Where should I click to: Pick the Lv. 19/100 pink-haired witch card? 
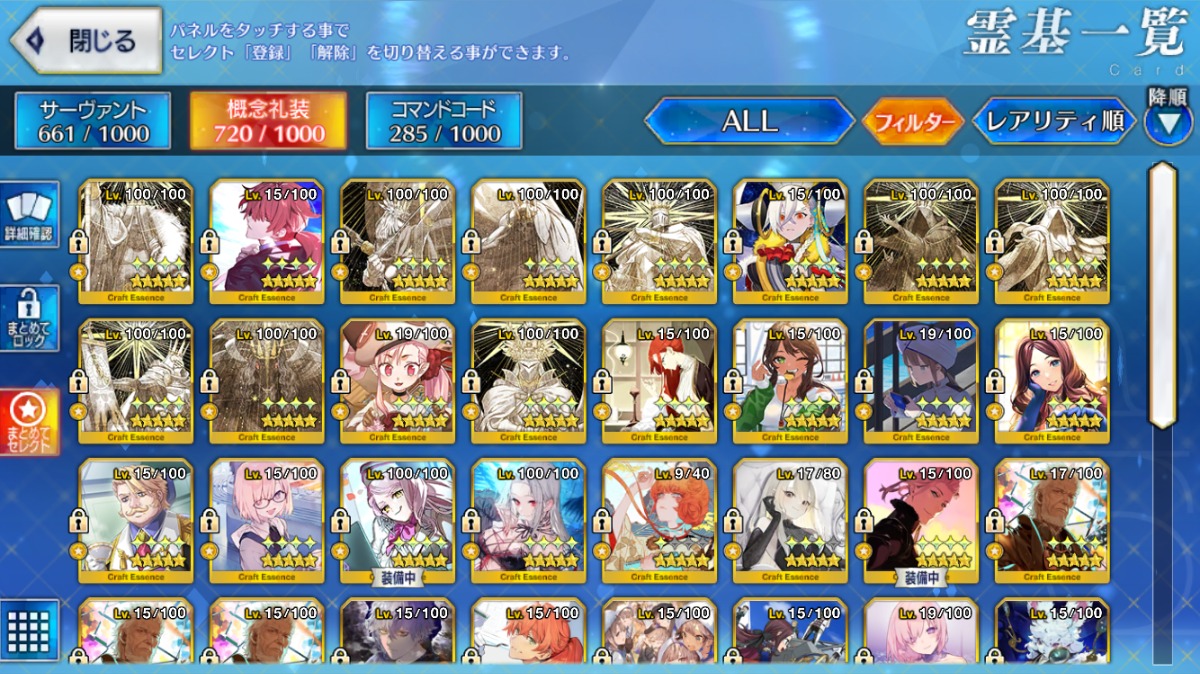(x=397, y=380)
